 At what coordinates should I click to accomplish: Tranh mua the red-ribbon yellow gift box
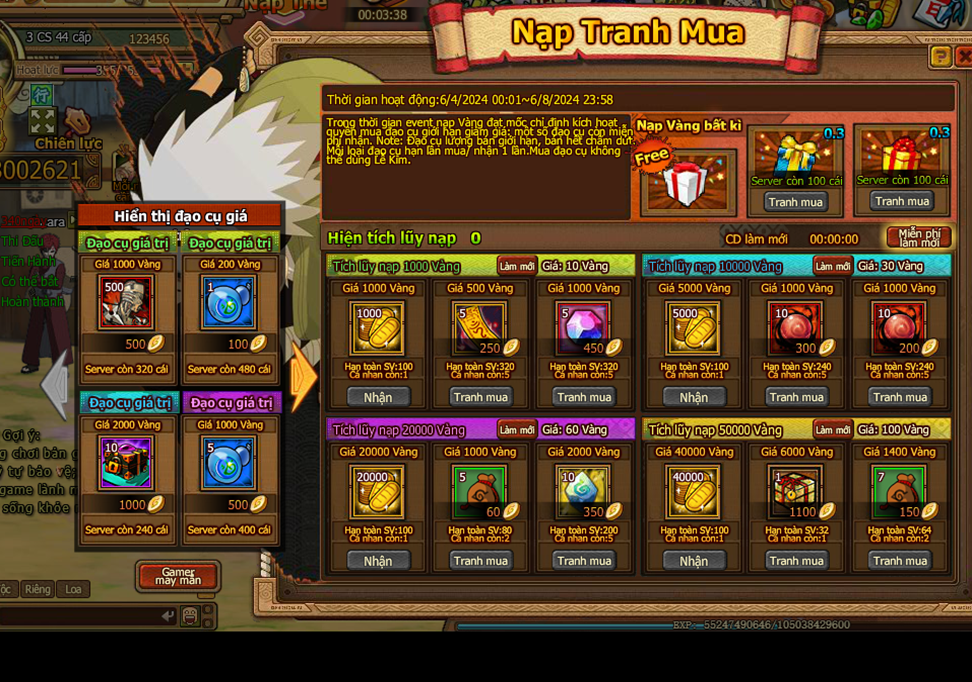(901, 201)
